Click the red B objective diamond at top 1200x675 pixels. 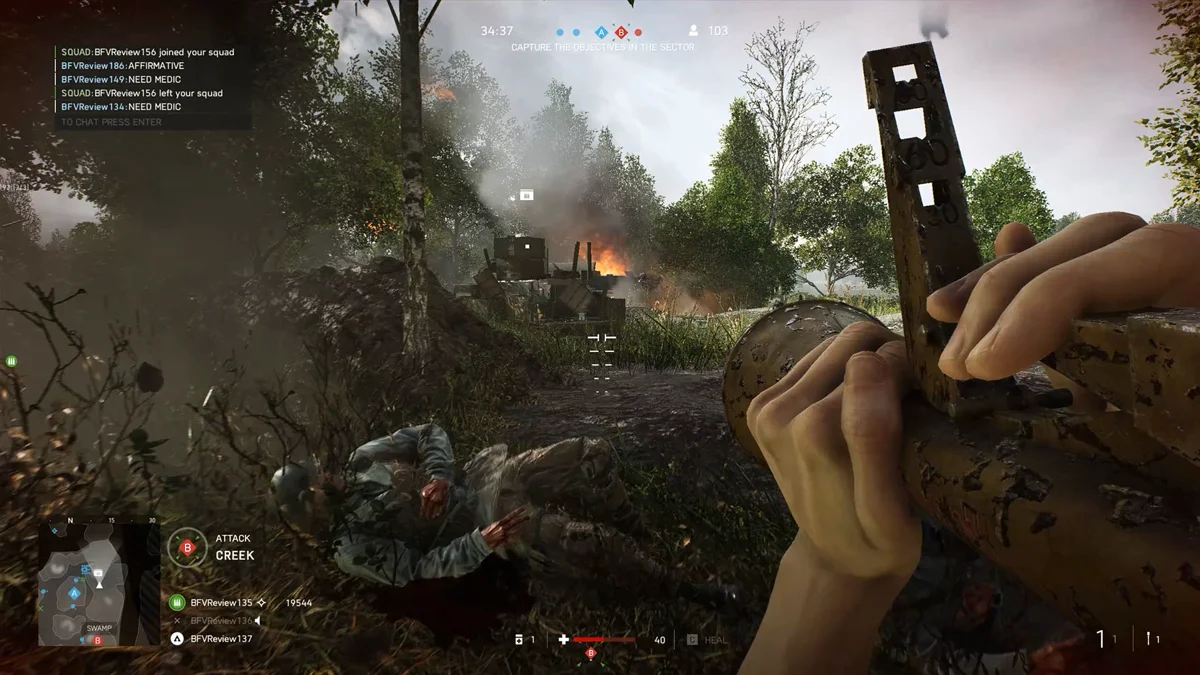tap(621, 32)
